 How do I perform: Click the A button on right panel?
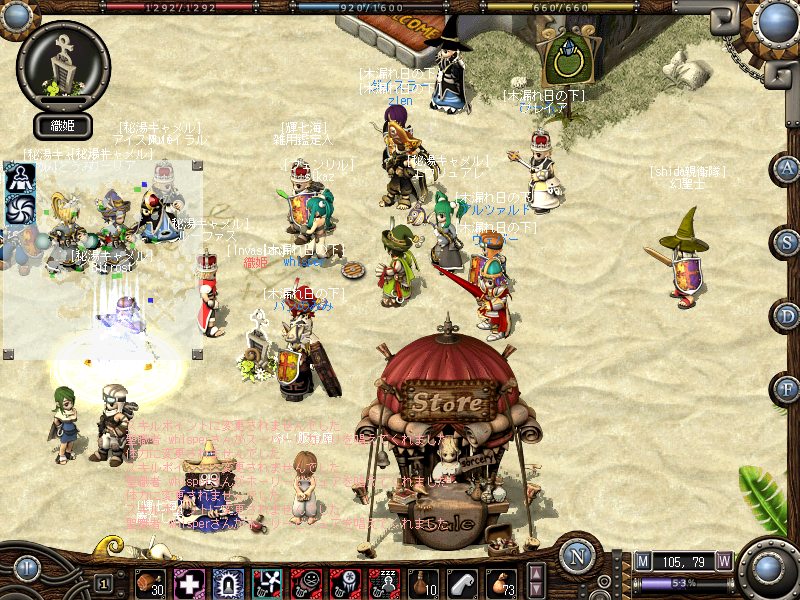coord(789,167)
